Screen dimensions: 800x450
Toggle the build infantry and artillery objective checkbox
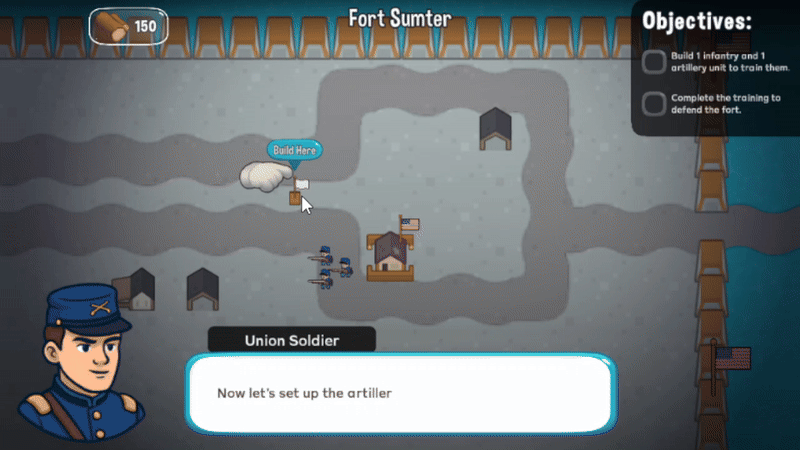pos(654,62)
